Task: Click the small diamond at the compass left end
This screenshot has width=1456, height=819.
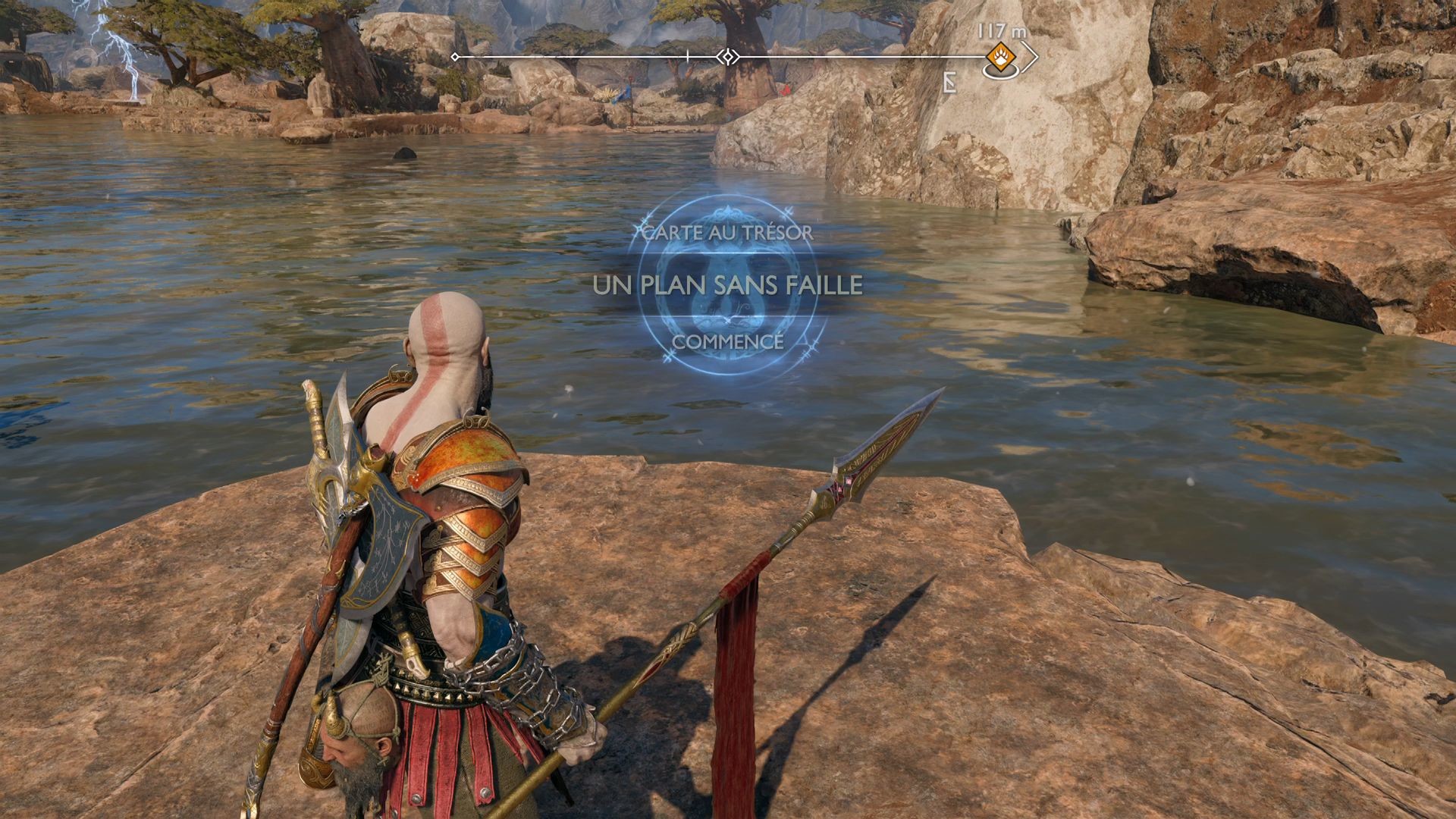Action: [455, 56]
